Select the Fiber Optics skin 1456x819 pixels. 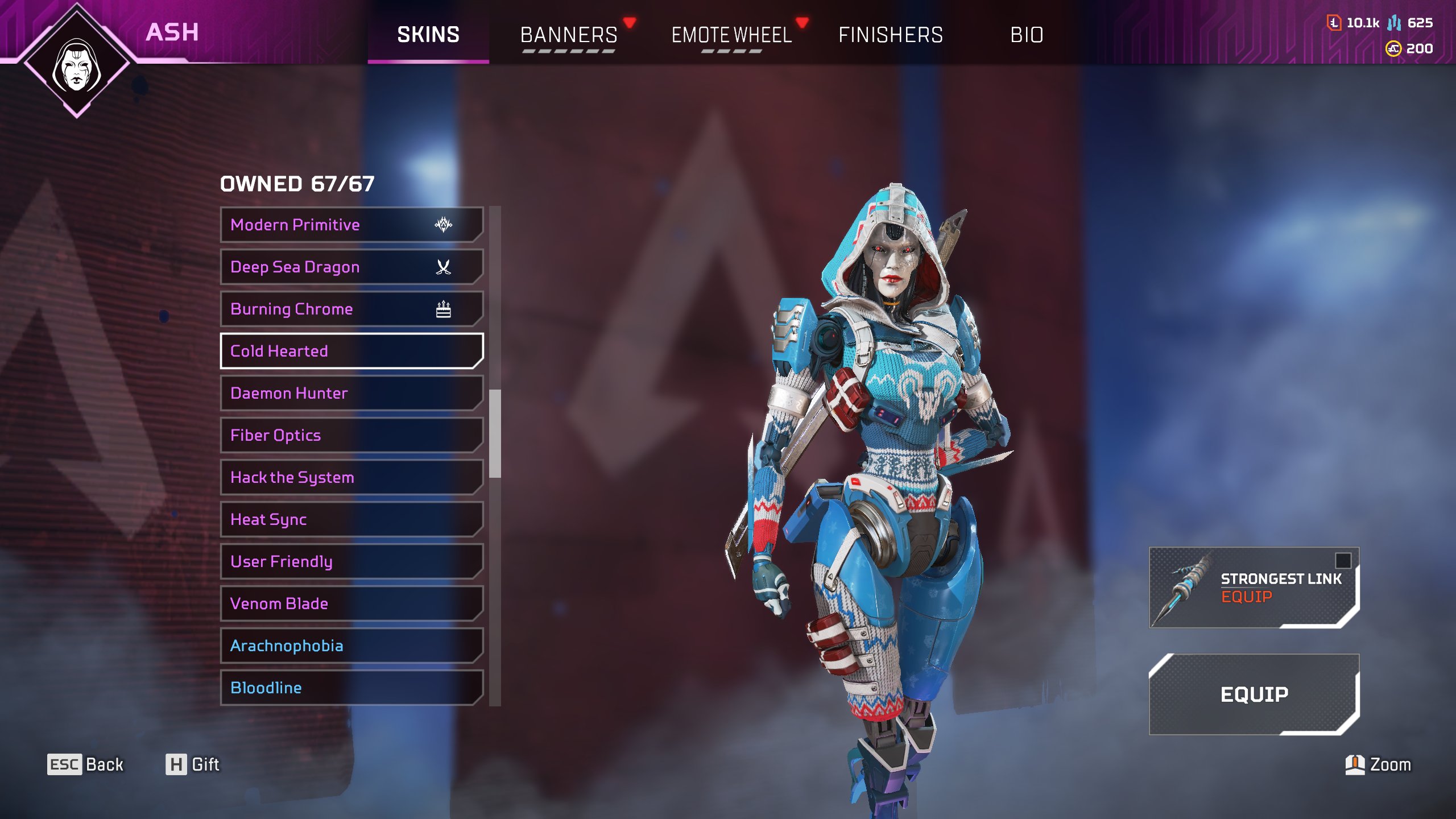click(351, 435)
